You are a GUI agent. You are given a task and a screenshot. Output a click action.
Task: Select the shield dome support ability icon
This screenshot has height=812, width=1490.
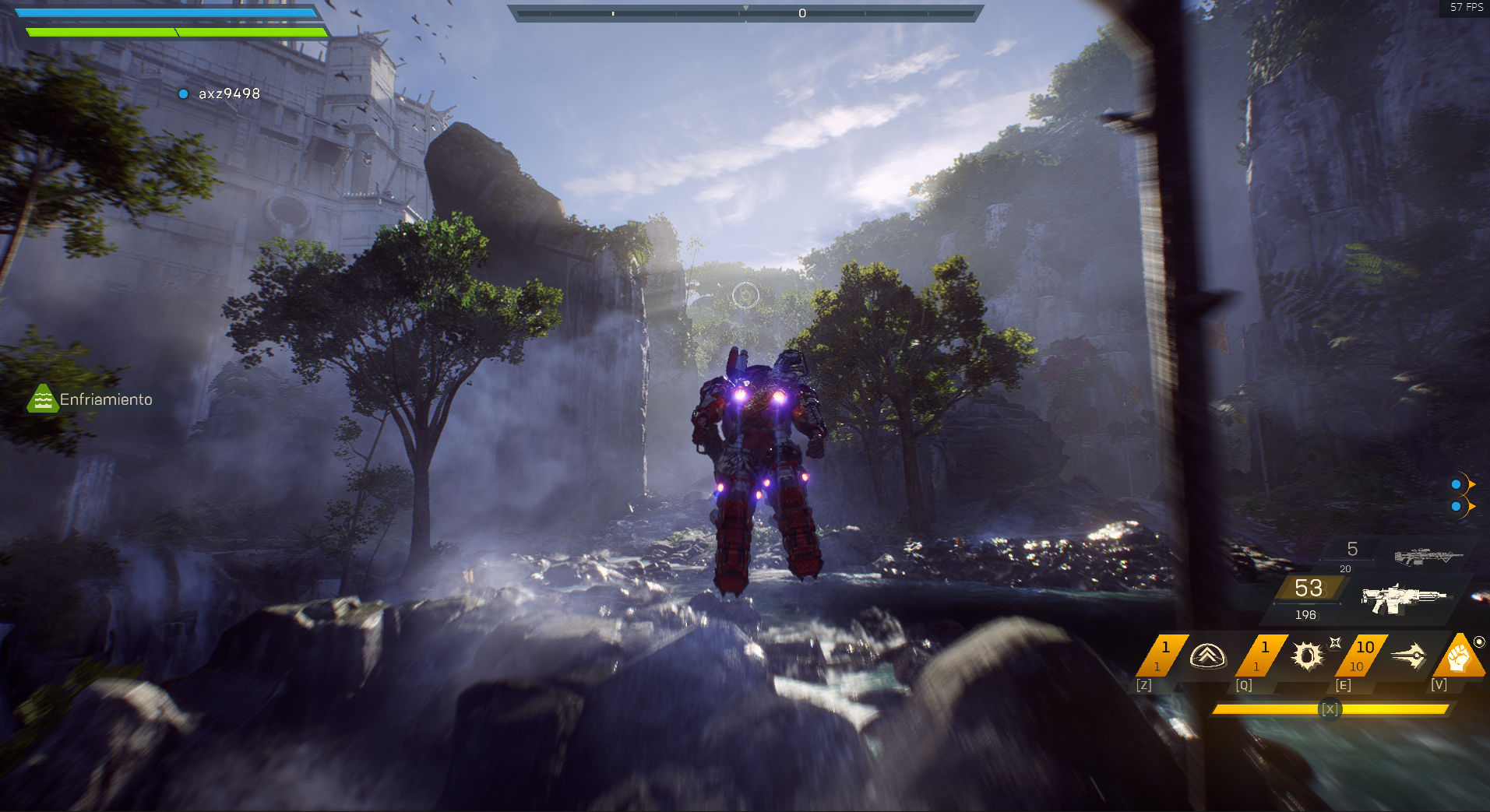(x=1207, y=656)
